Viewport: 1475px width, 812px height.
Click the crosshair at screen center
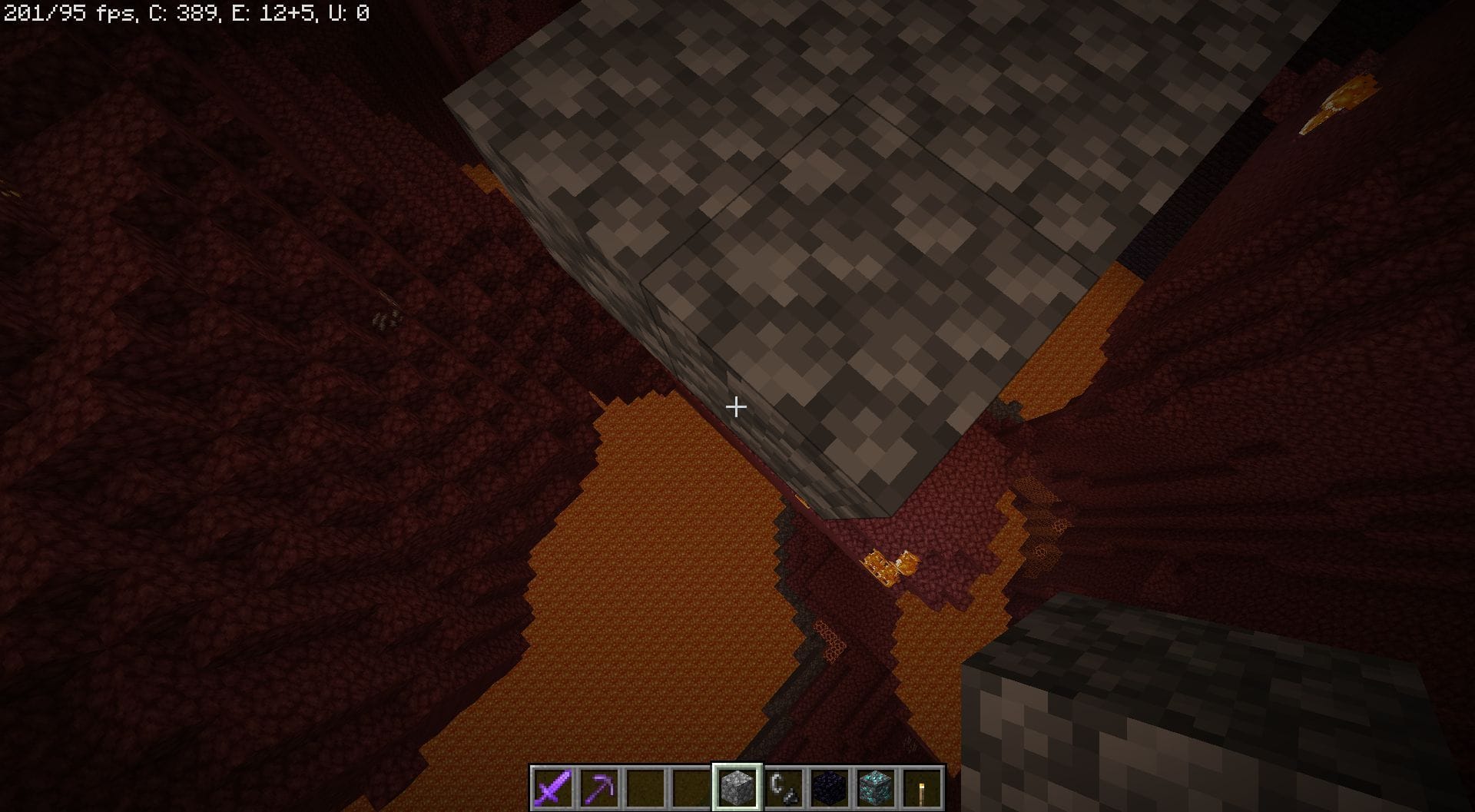click(735, 407)
